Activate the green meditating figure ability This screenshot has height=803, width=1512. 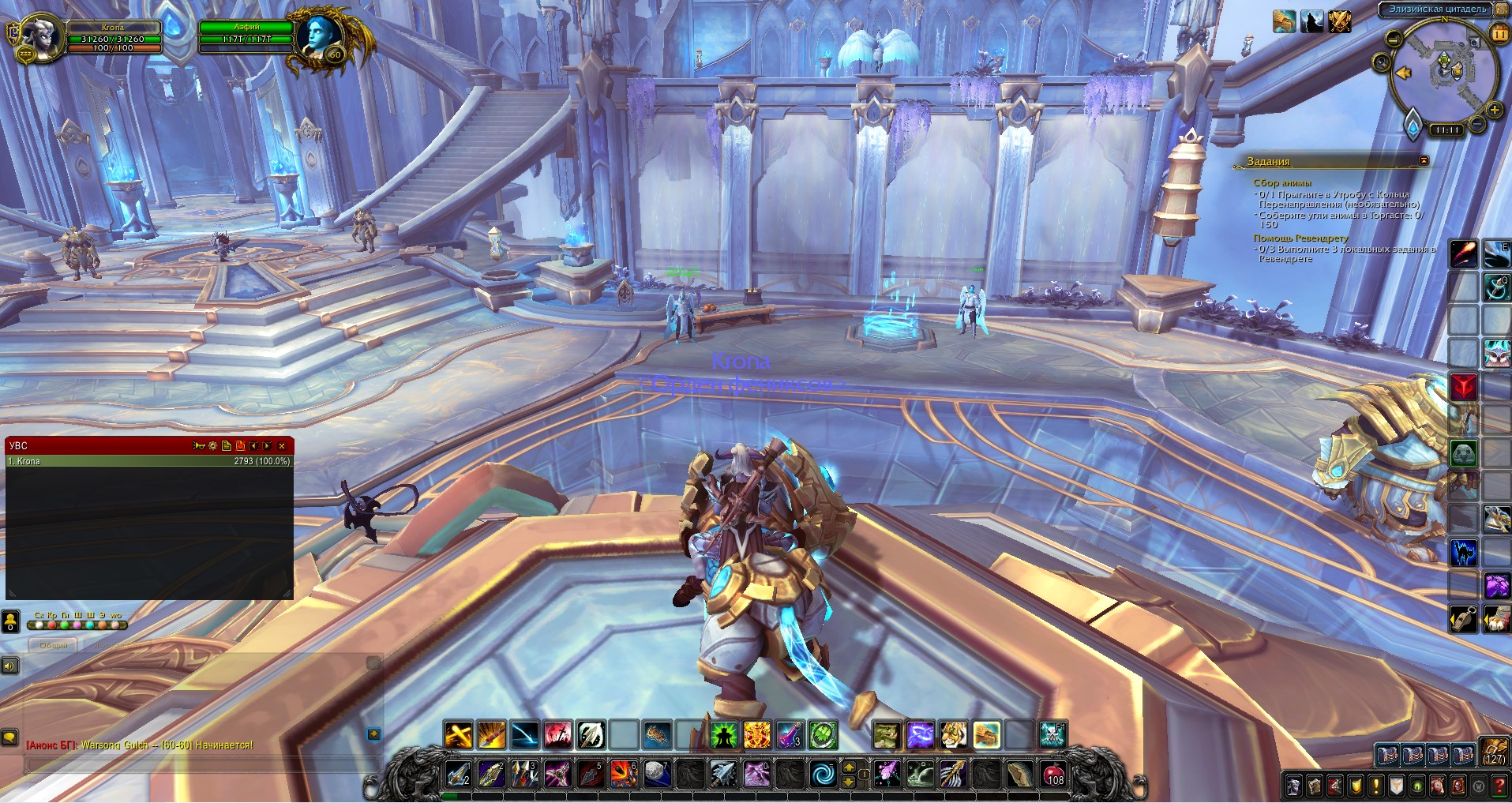coord(723,735)
